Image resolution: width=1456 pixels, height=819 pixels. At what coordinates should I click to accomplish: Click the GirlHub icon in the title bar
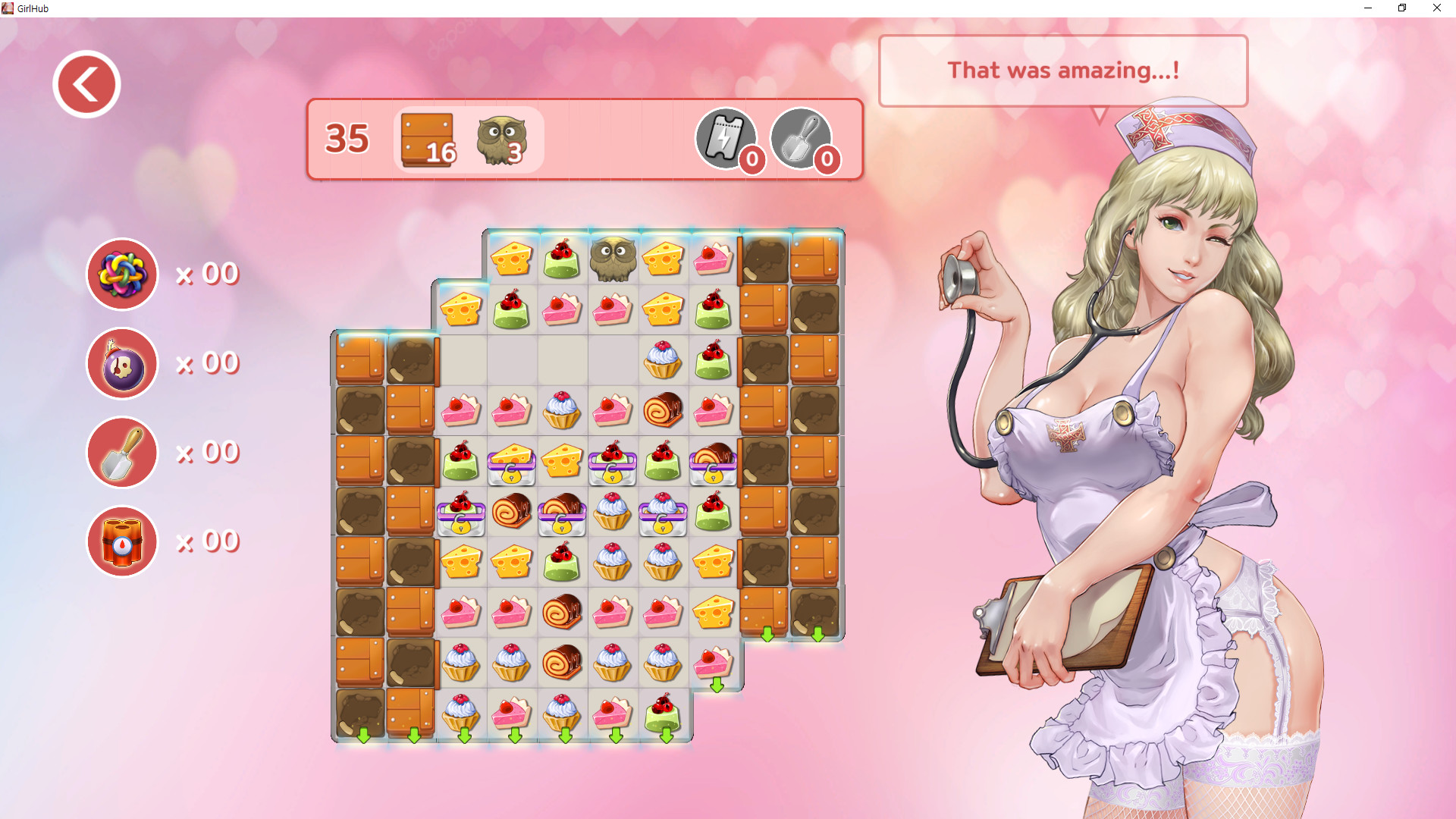pos(9,8)
